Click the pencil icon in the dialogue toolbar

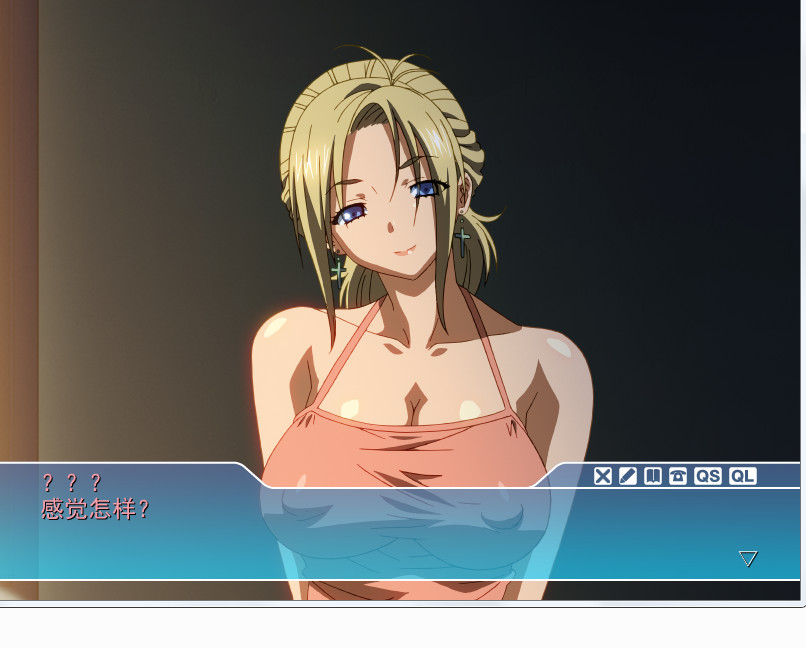pos(627,476)
